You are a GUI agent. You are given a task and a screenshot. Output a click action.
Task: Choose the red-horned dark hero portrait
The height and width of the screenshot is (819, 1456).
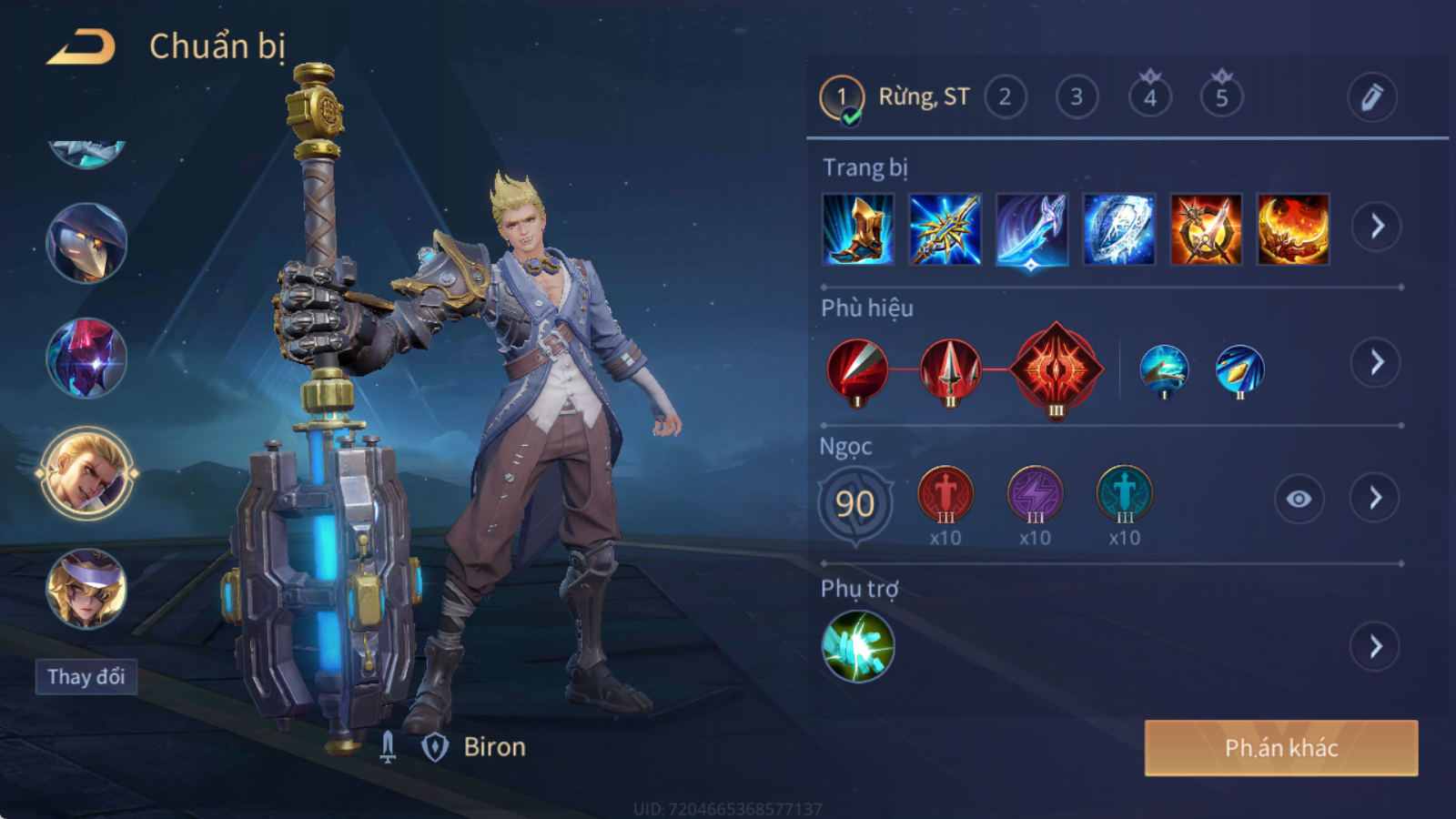click(x=86, y=358)
